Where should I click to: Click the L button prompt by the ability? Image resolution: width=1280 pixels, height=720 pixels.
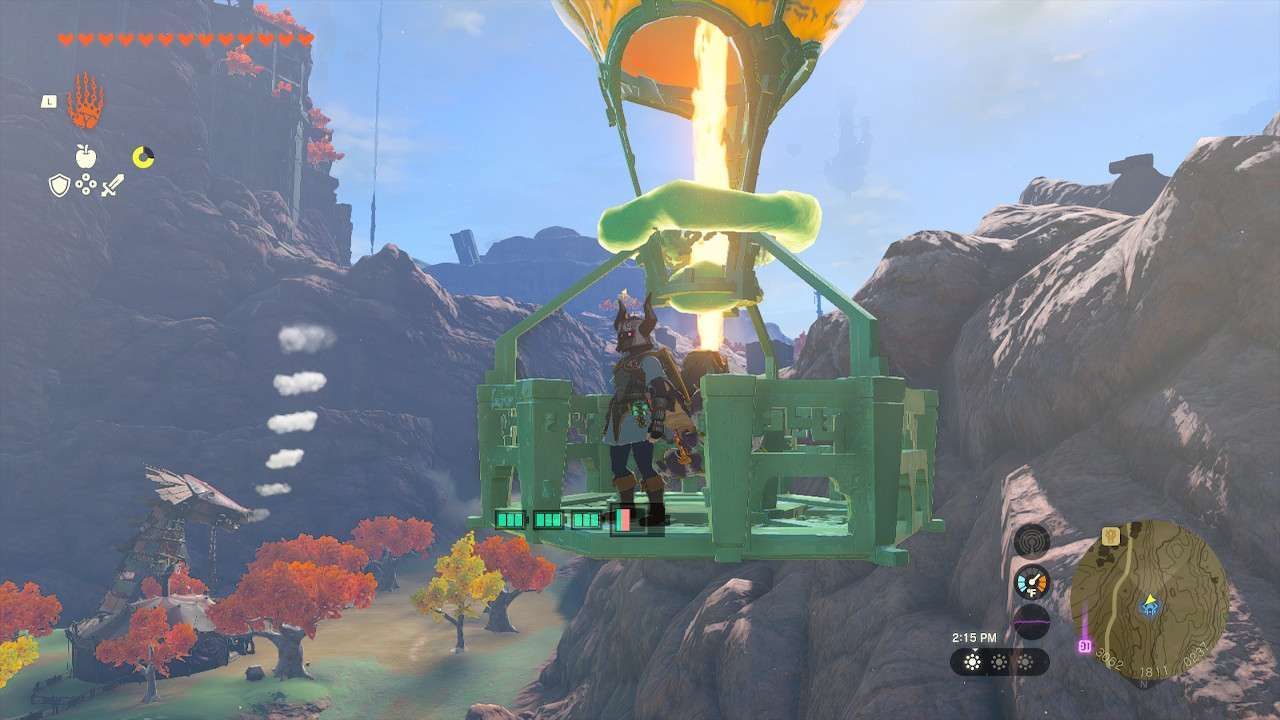47,100
